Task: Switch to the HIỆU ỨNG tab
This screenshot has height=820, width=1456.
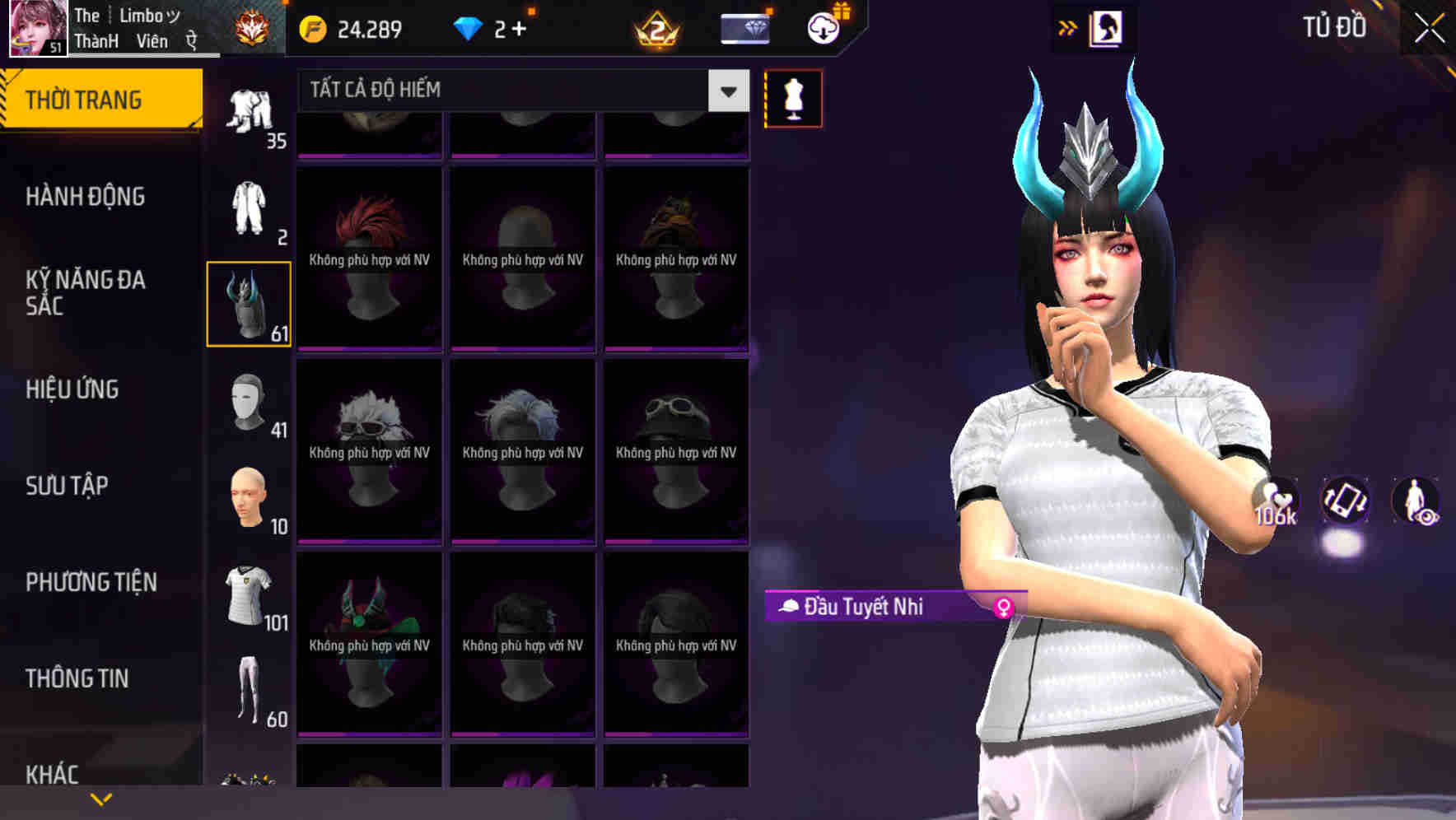Action: coord(72,389)
